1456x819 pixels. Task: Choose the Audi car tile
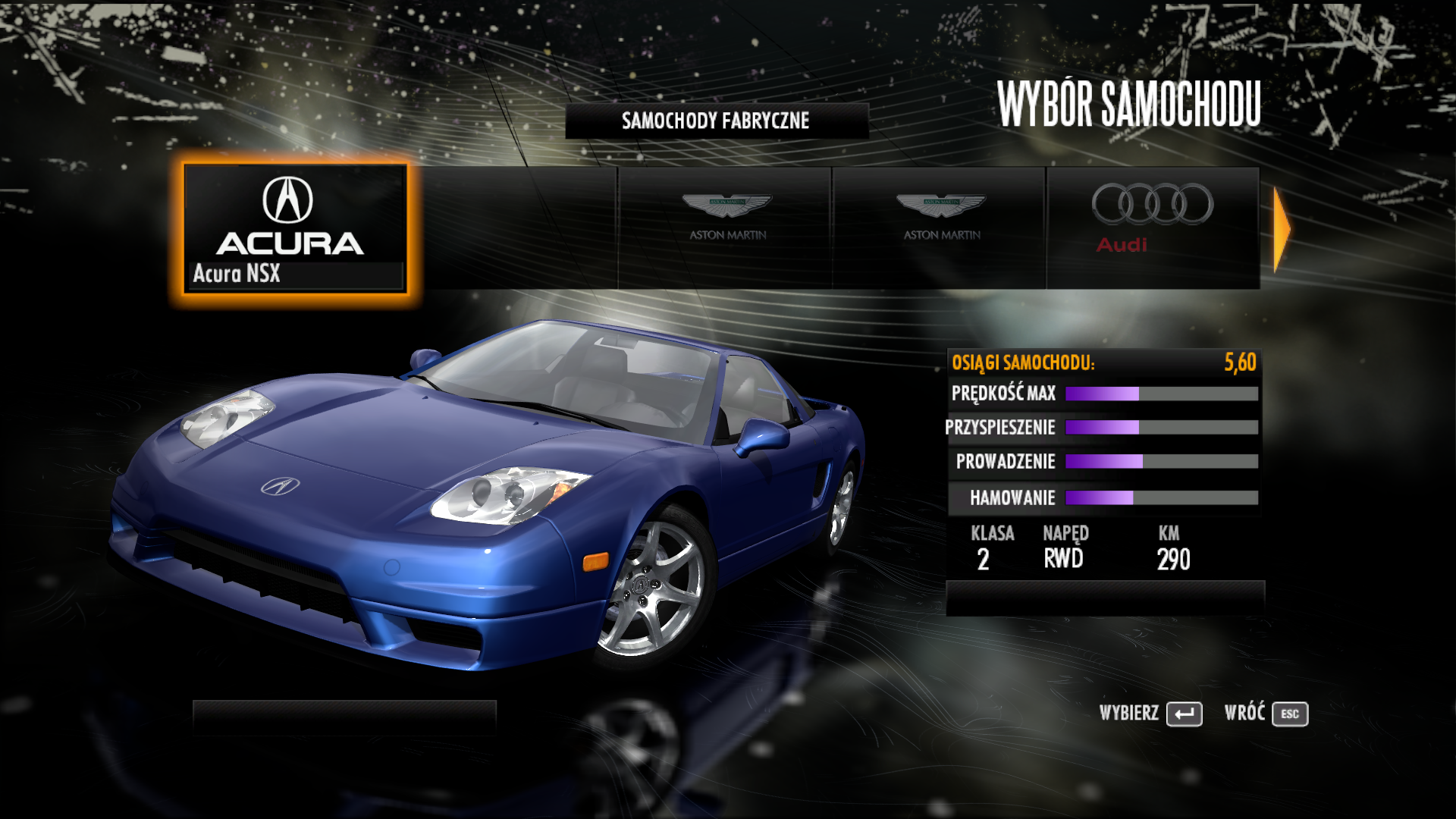[1152, 227]
